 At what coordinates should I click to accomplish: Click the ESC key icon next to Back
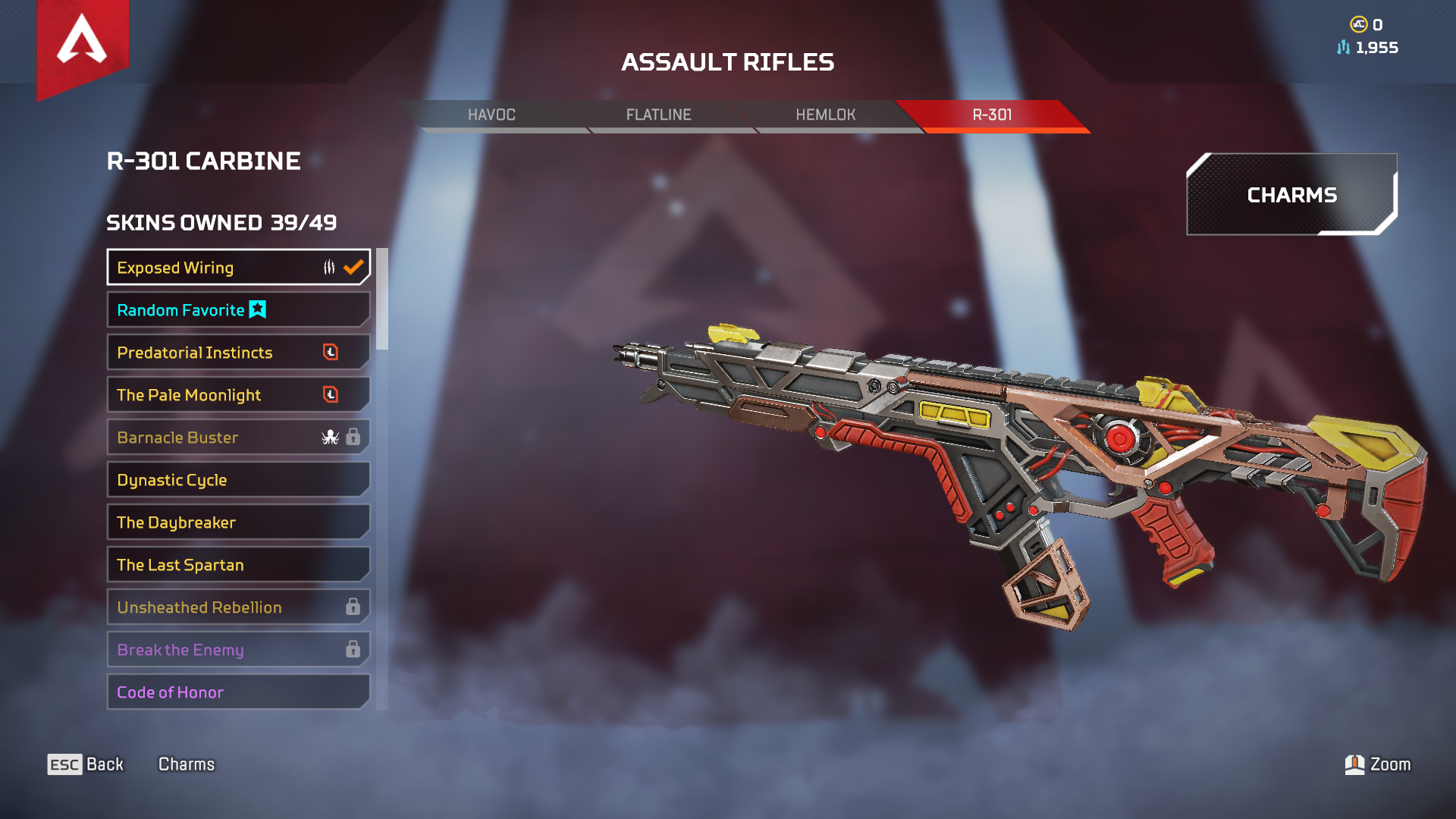coord(64,764)
